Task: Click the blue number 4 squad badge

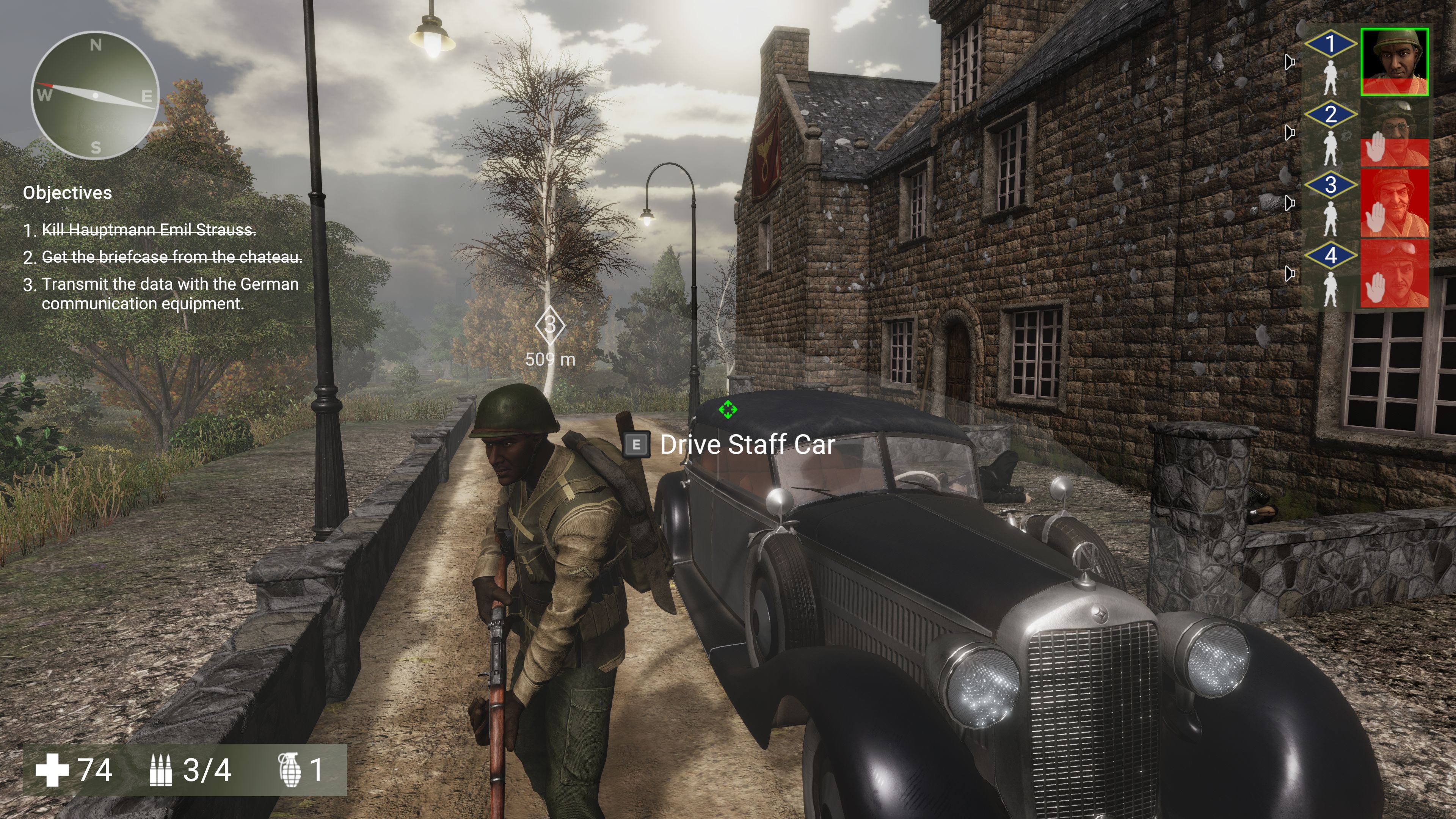Action: pos(1330,256)
